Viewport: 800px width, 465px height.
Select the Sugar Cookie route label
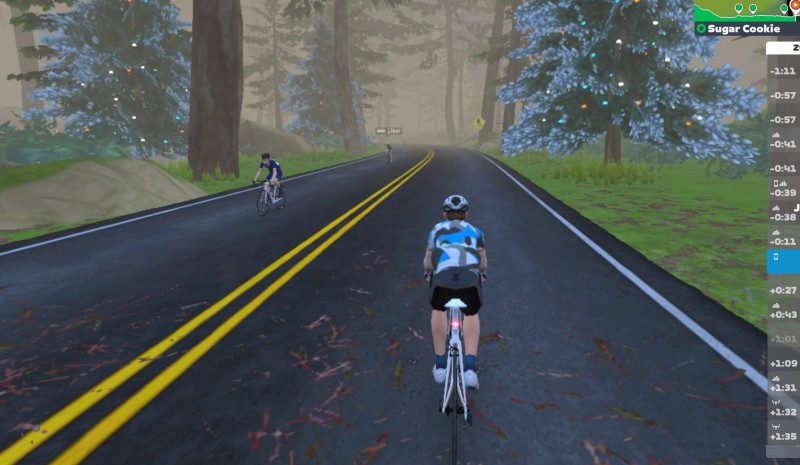click(746, 29)
